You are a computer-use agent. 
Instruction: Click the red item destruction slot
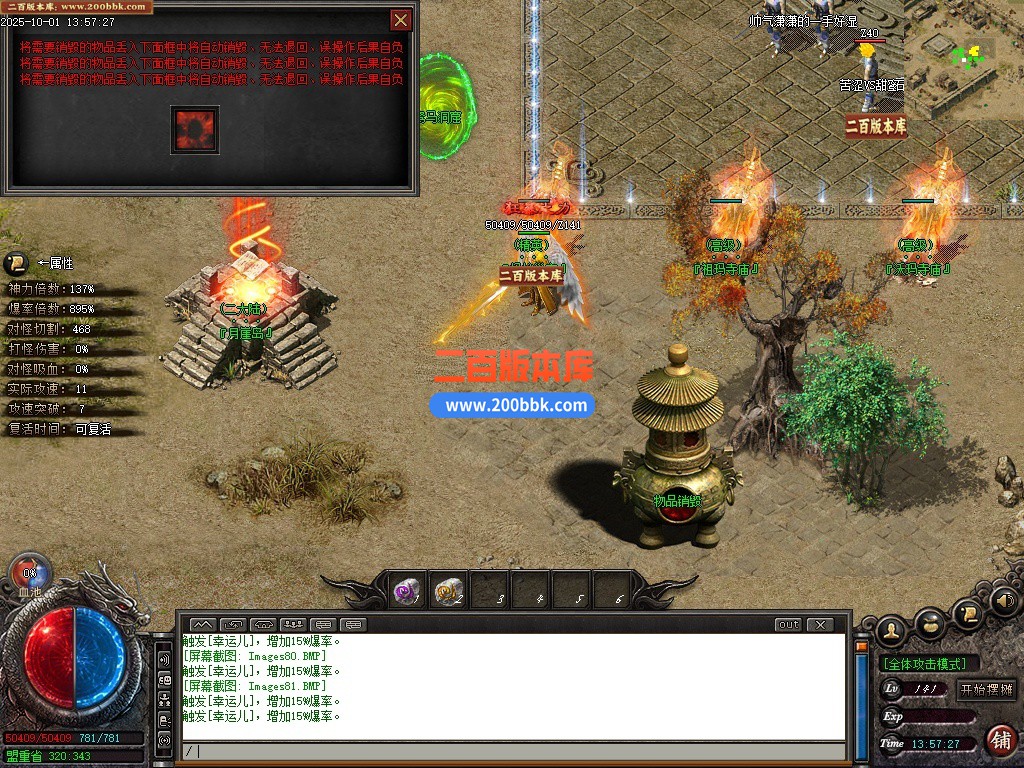point(194,129)
